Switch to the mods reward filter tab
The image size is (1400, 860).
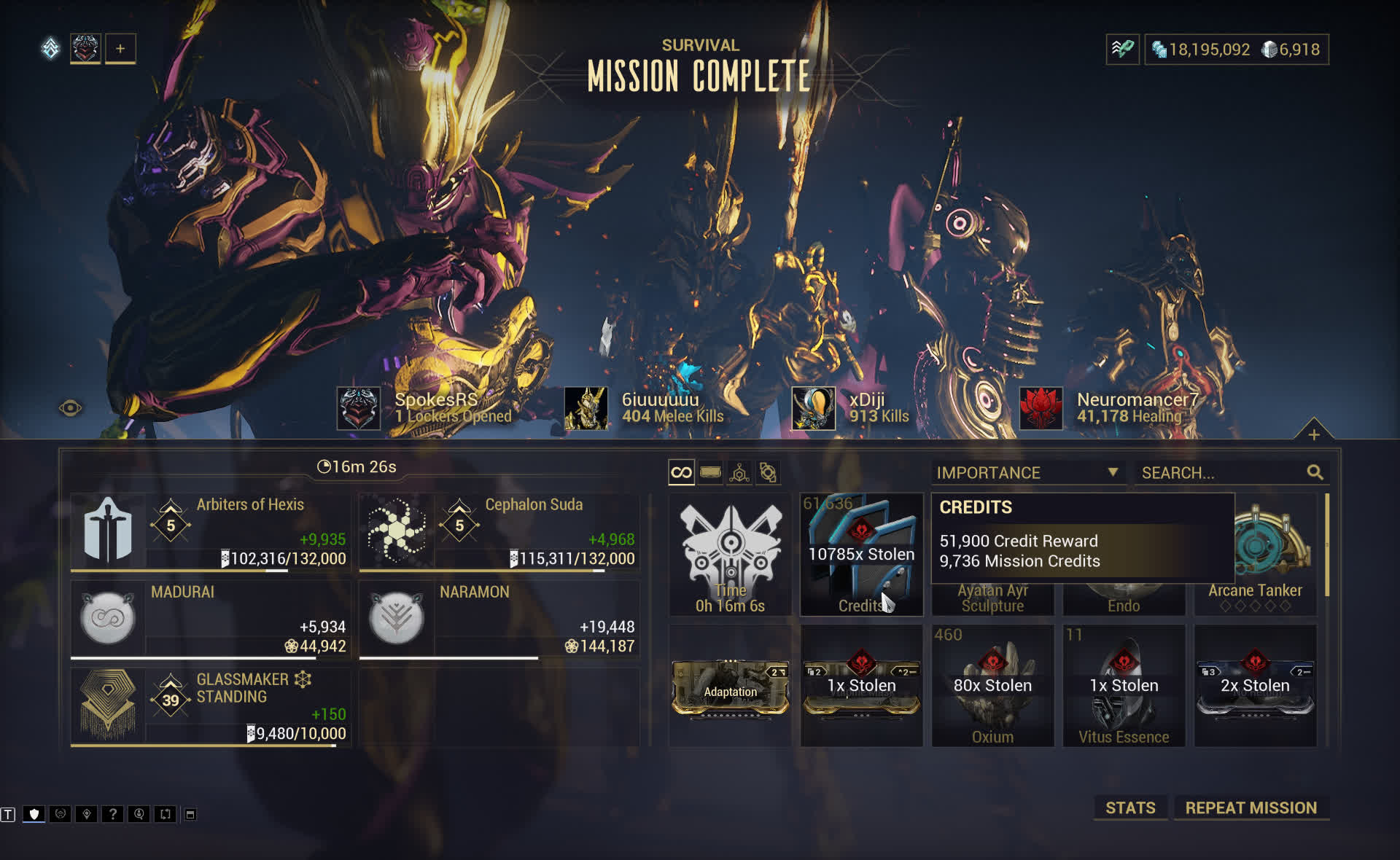click(x=710, y=472)
